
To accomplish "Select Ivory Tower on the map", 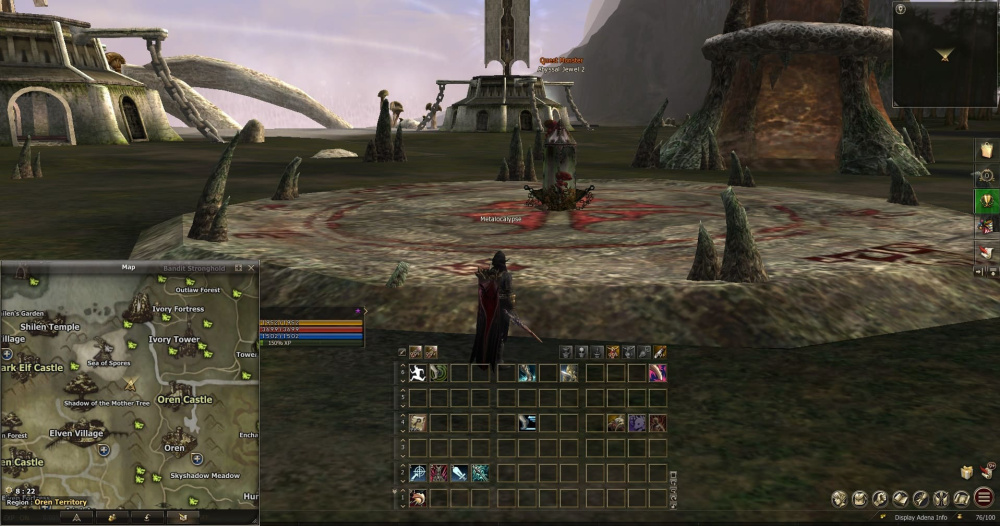I will tap(174, 340).
